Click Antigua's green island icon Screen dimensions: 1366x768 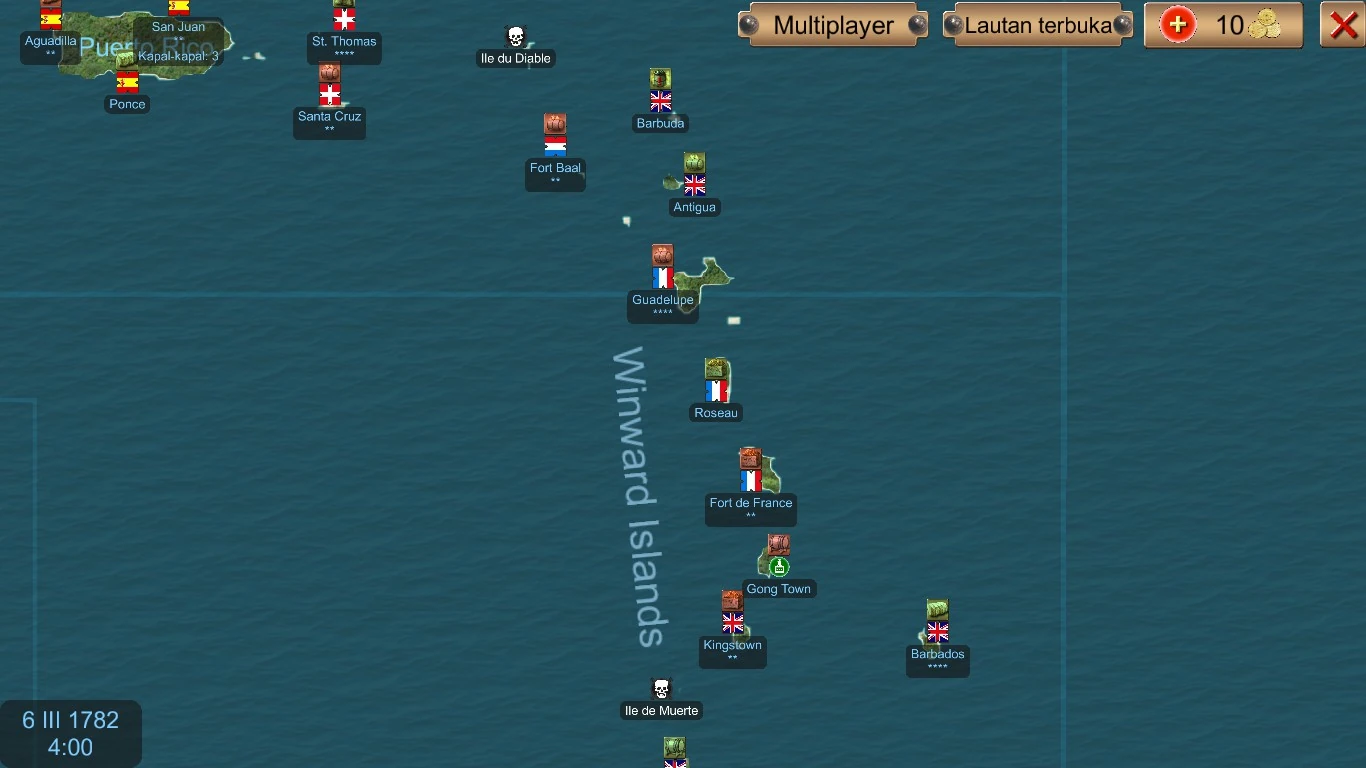tap(694, 162)
